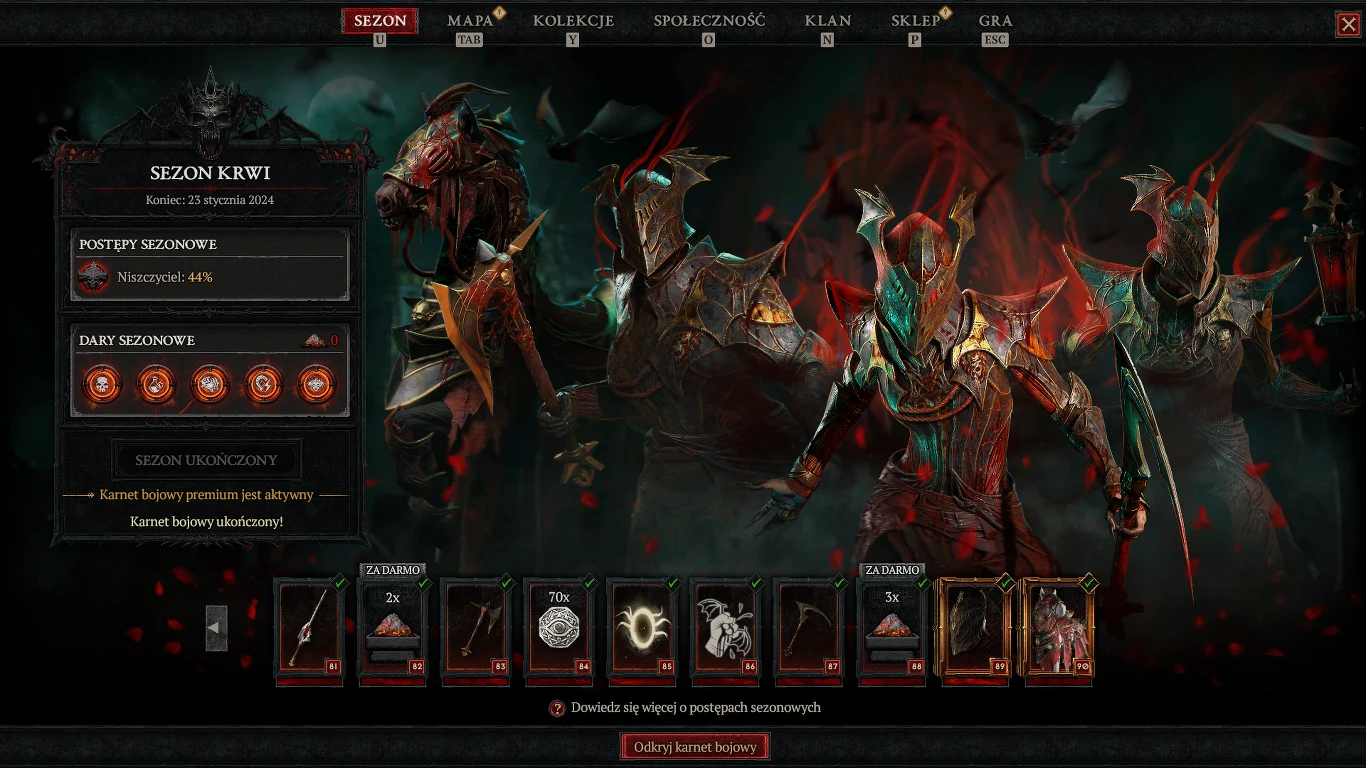Choose the tier 90 armored horse reward
The width and height of the screenshot is (1366, 768).
point(1058,629)
